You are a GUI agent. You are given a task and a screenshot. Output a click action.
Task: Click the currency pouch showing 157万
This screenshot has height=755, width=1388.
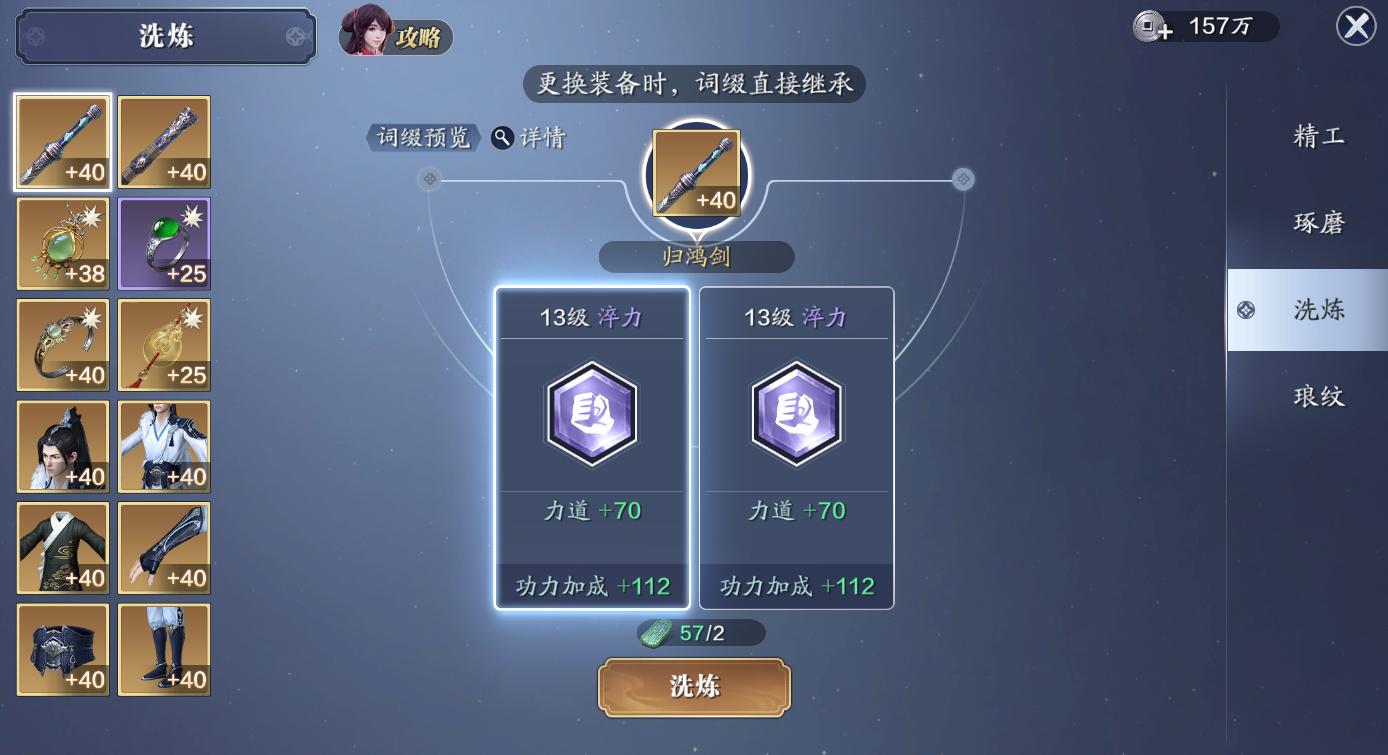pos(1204,27)
